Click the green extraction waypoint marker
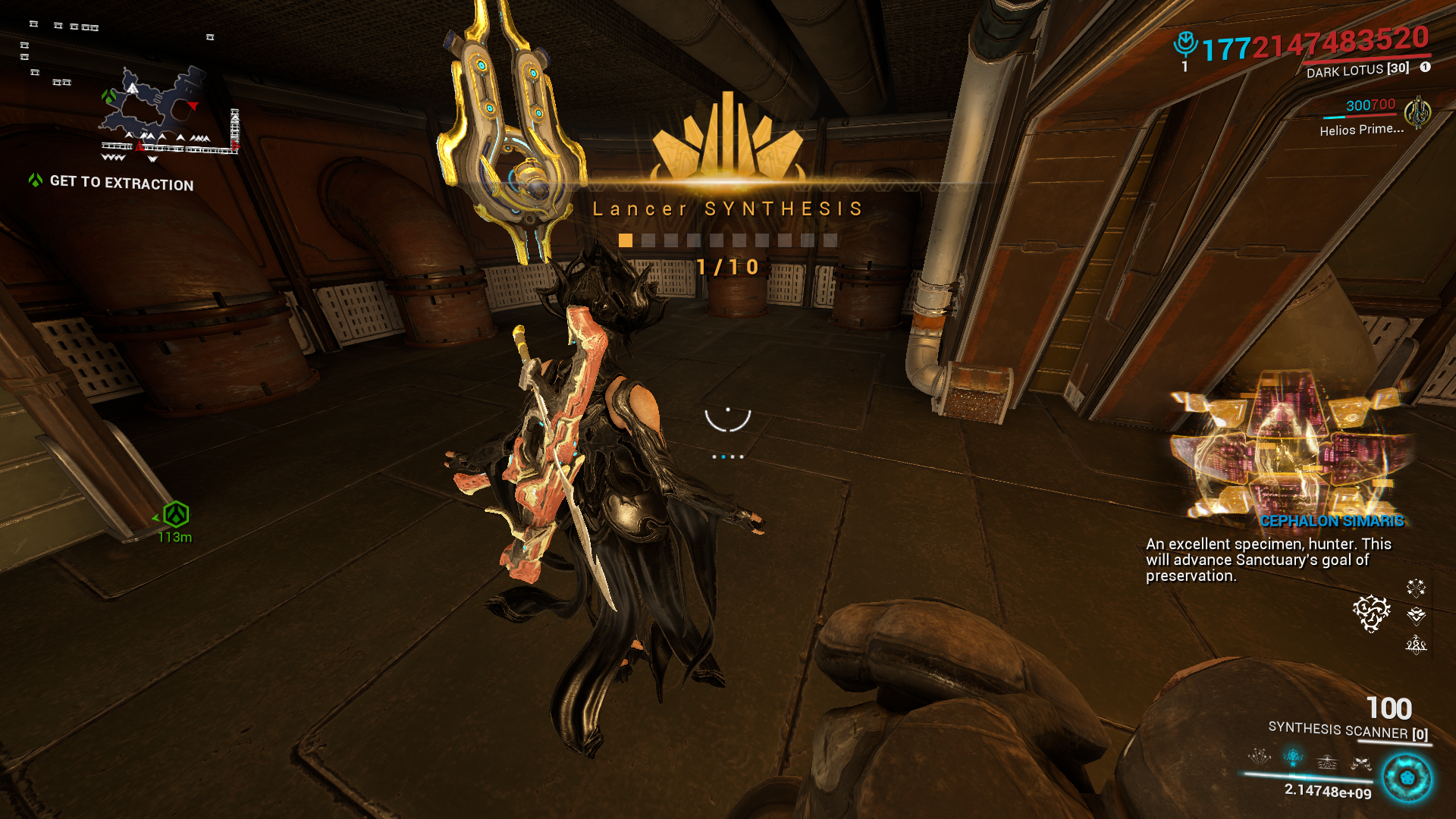This screenshot has height=819, width=1456. tap(176, 515)
